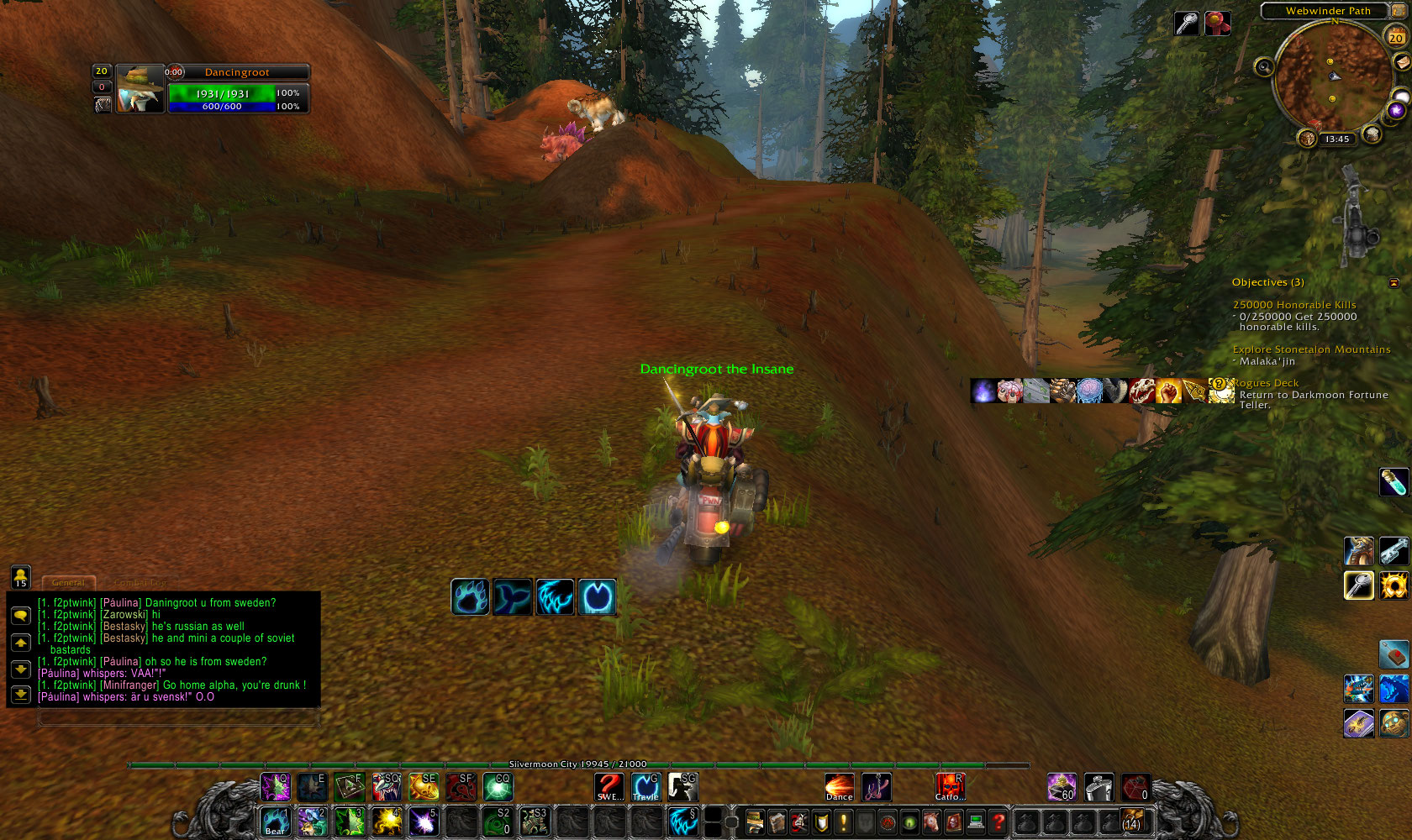Use the blue potion vial icon
The image size is (1412, 840).
1394,482
